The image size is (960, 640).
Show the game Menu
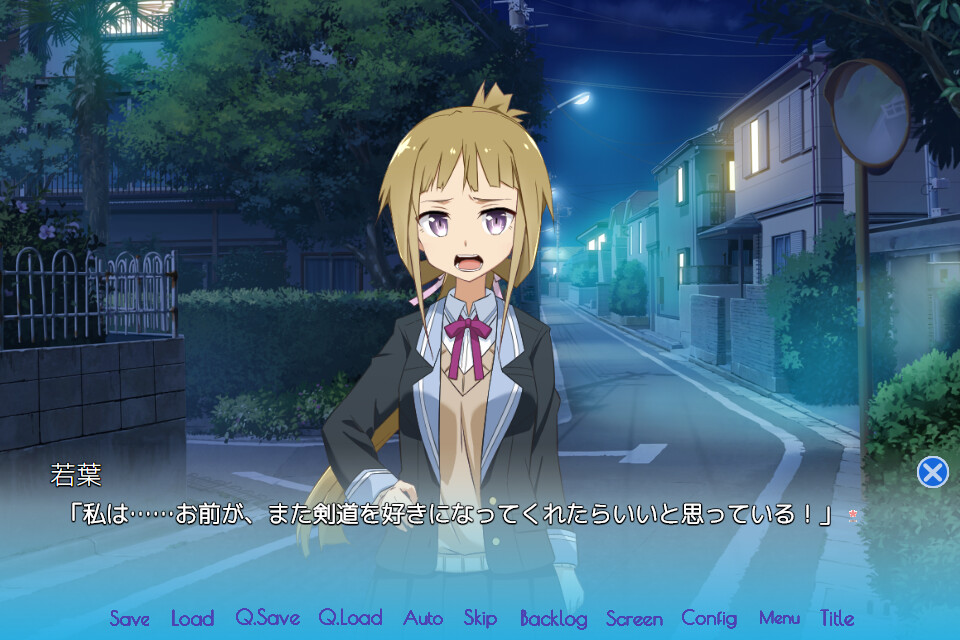click(779, 618)
